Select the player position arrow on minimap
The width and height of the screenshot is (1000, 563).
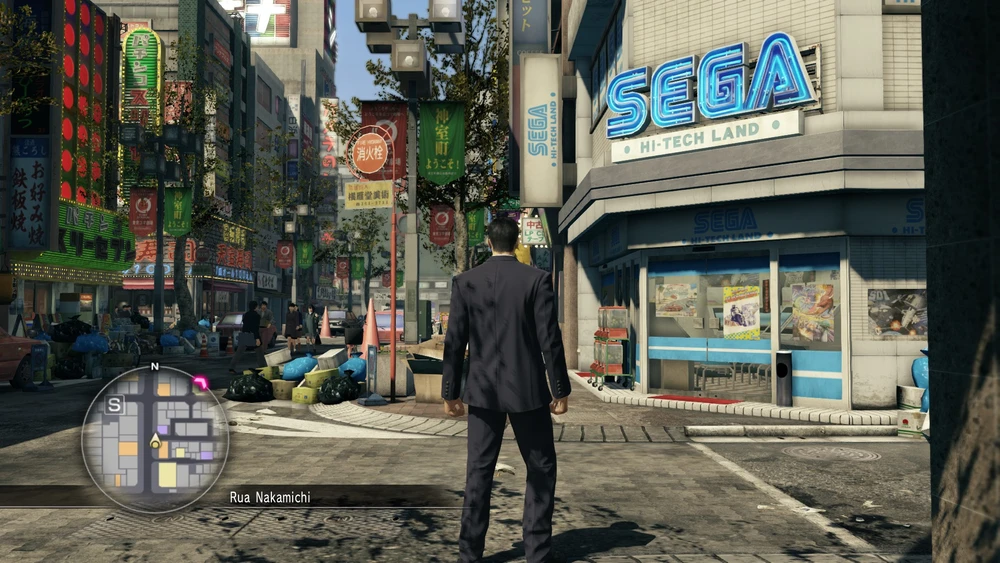155,440
